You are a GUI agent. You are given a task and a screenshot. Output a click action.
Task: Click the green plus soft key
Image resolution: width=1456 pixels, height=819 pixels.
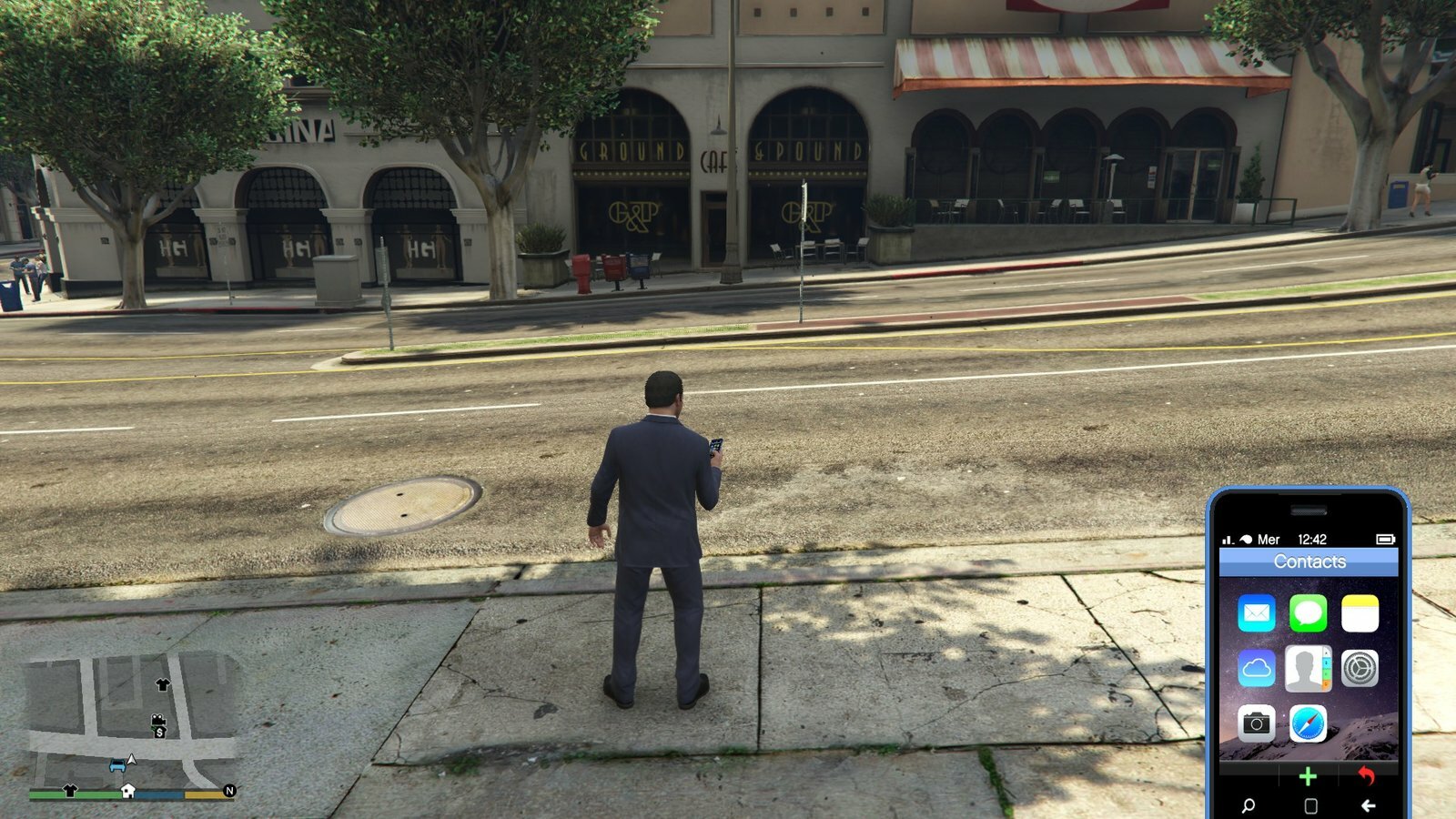(x=1308, y=776)
